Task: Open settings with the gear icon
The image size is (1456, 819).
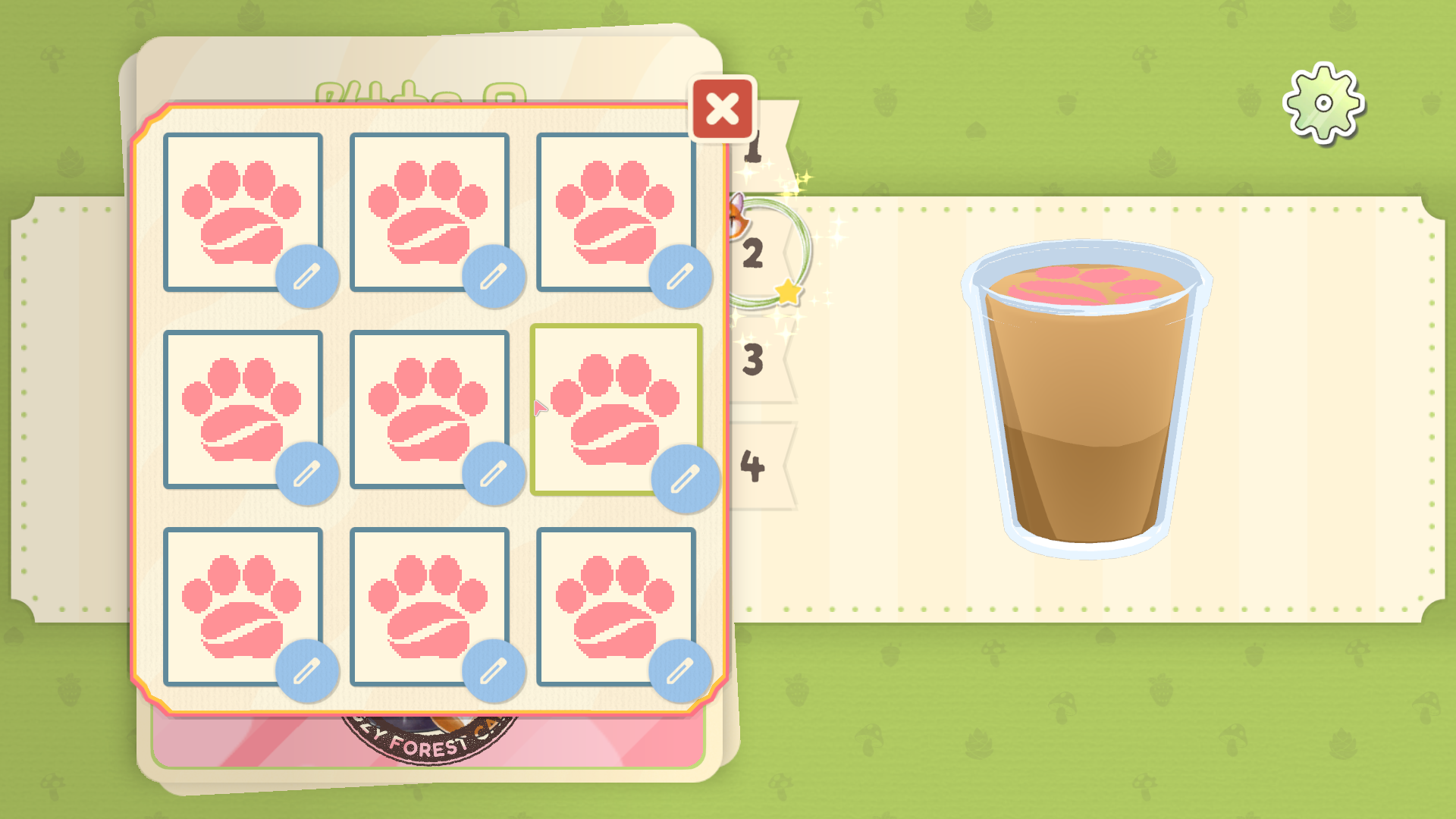Action: 1323,104
